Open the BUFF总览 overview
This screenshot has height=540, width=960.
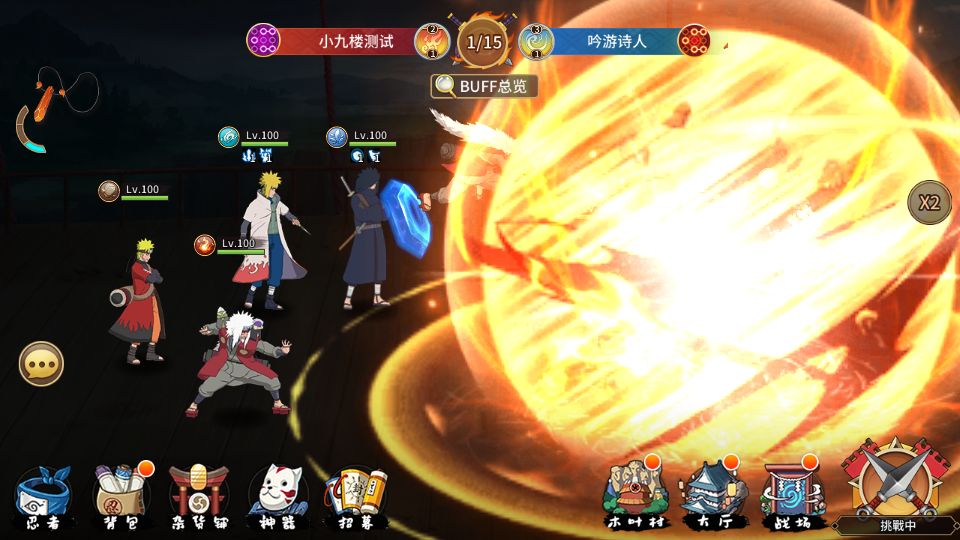pyautogui.click(x=484, y=86)
